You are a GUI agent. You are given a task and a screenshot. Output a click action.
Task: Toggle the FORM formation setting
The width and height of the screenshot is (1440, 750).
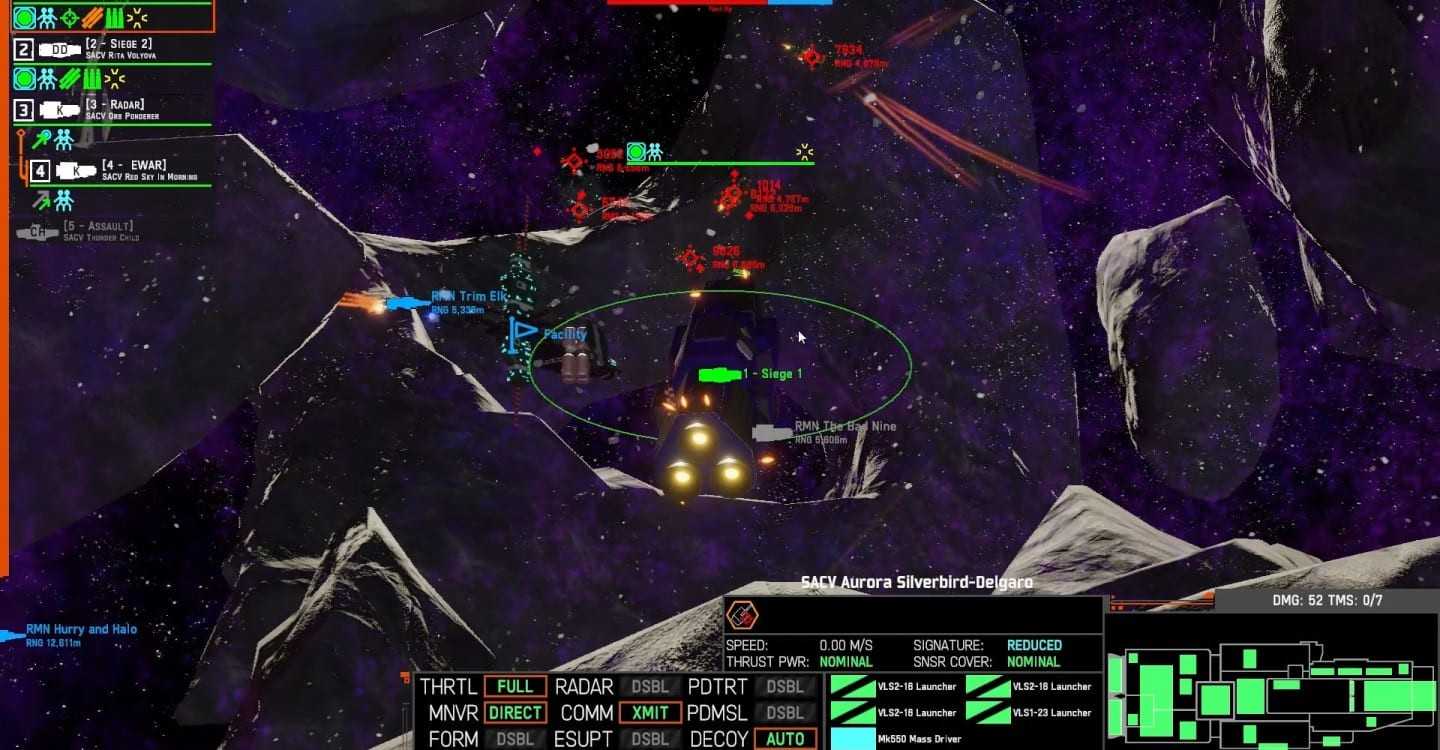pyautogui.click(x=515, y=739)
